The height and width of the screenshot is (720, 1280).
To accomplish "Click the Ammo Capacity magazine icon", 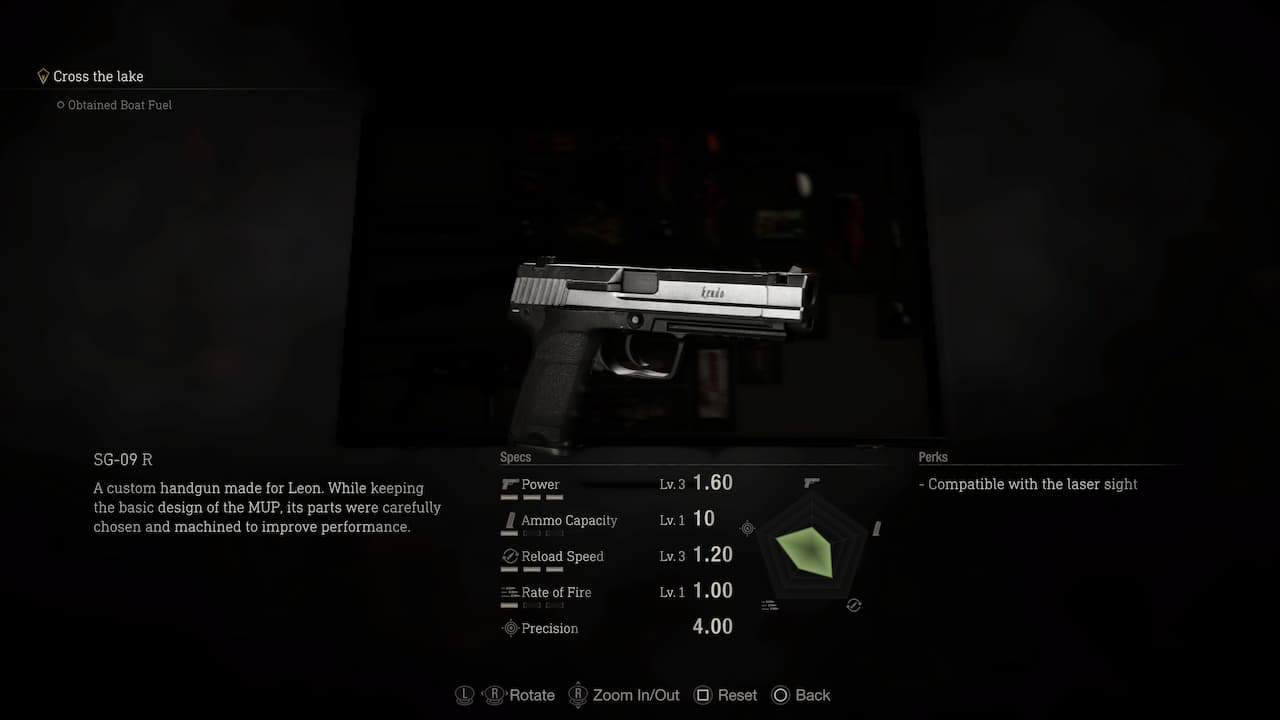I will coord(510,520).
